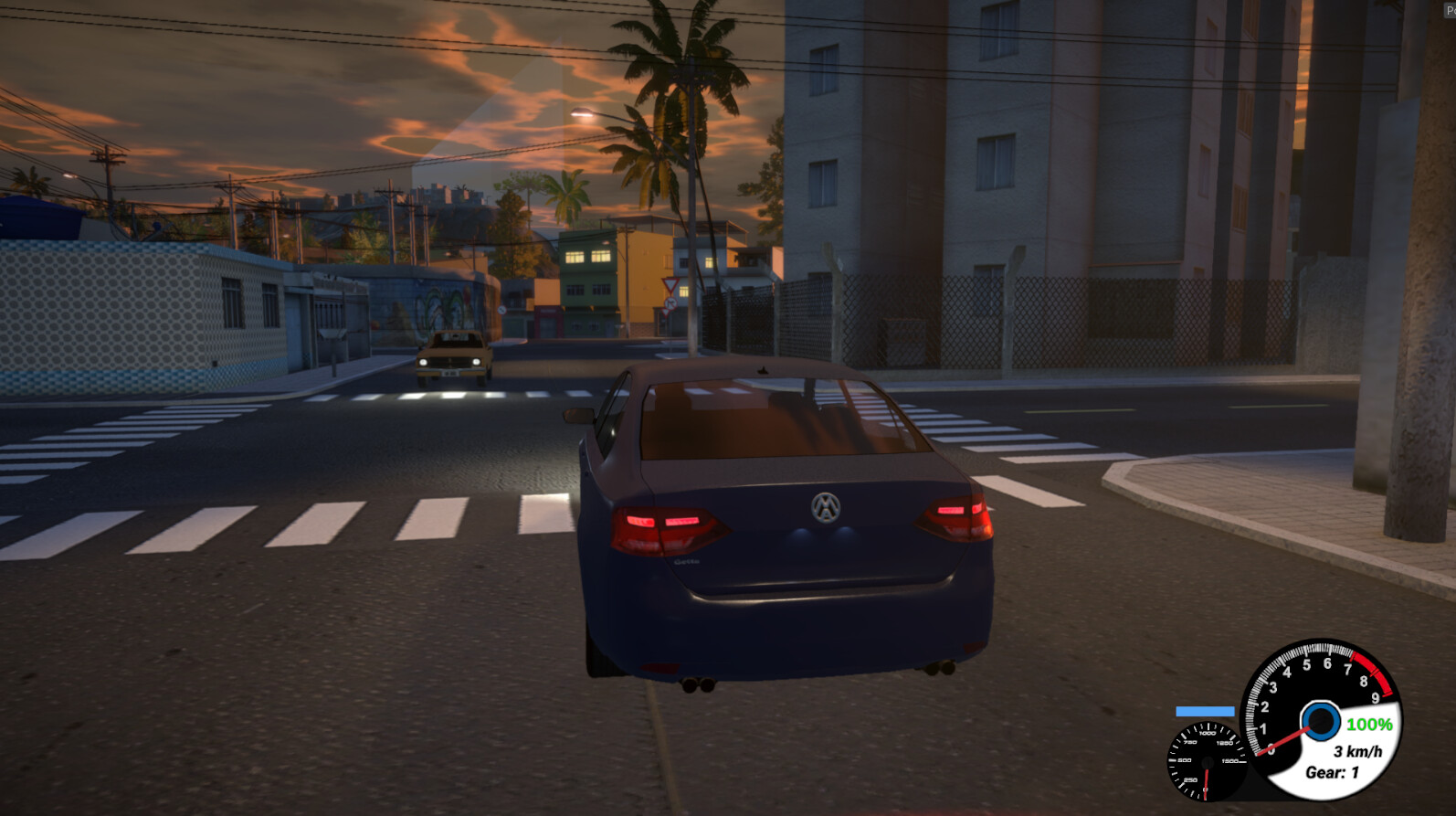Image resolution: width=1456 pixels, height=816 pixels.
Task: Click the blue fuel bar above the gauges
Action: (x=1206, y=710)
